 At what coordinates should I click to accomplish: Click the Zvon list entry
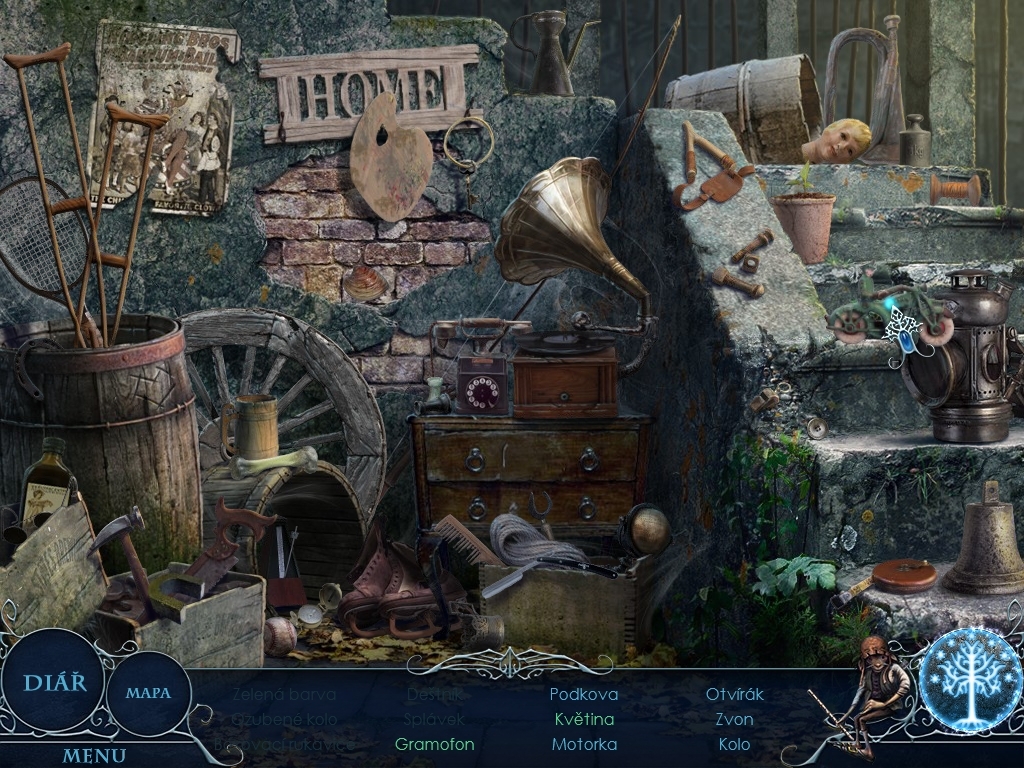(x=735, y=719)
